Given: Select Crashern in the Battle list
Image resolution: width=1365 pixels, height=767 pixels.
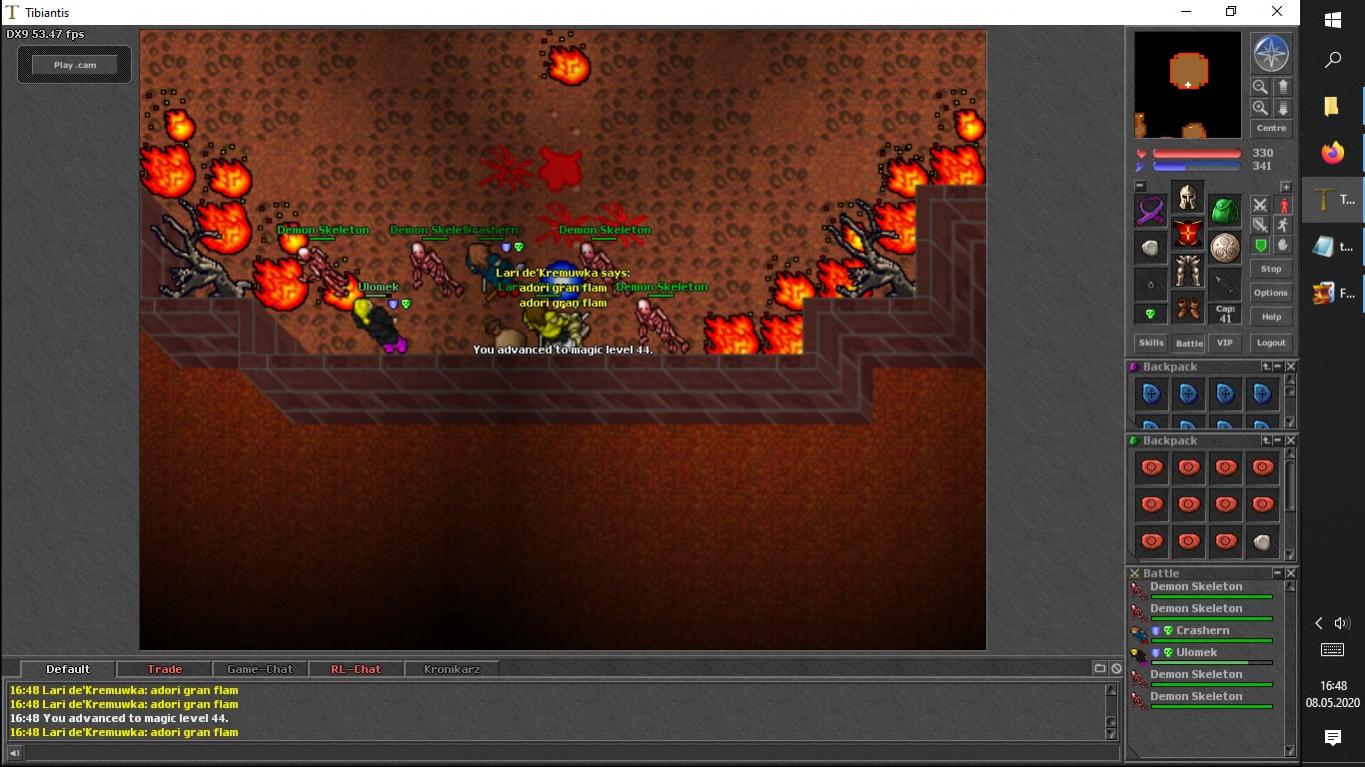Looking at the screenshot, I should tap(1202, 631).
